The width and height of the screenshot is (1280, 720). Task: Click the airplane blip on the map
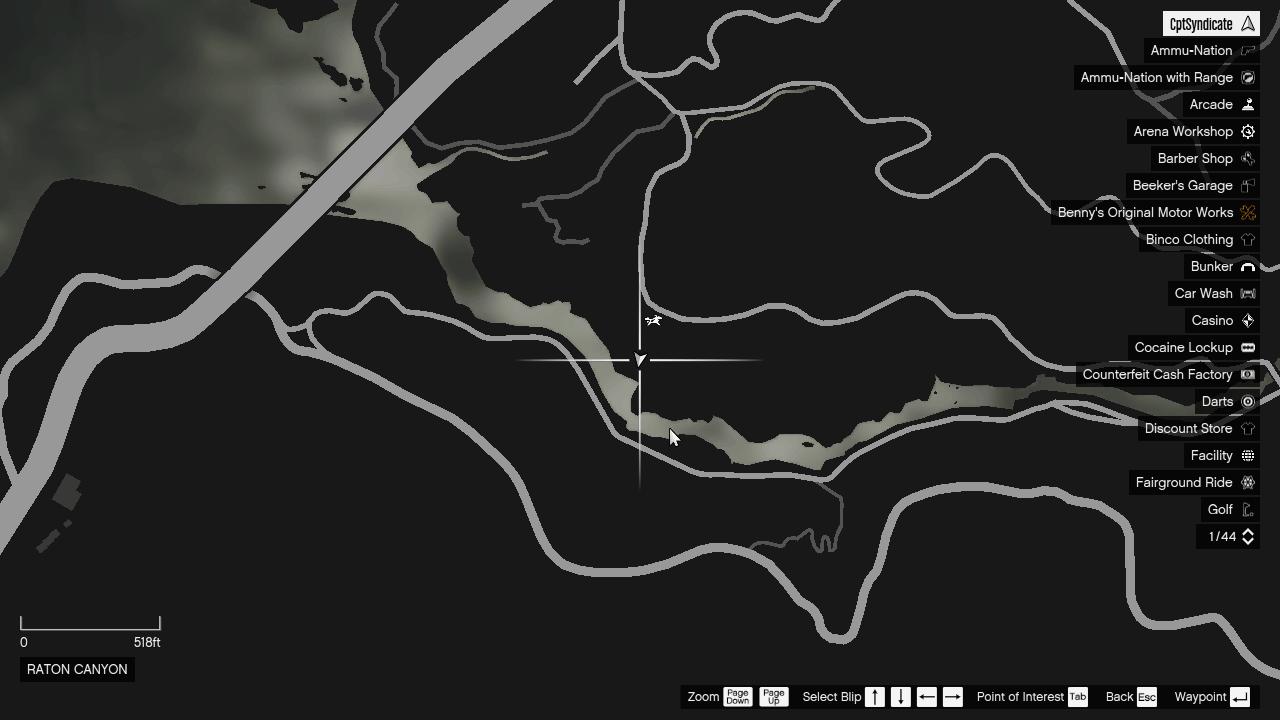[653, 320]
